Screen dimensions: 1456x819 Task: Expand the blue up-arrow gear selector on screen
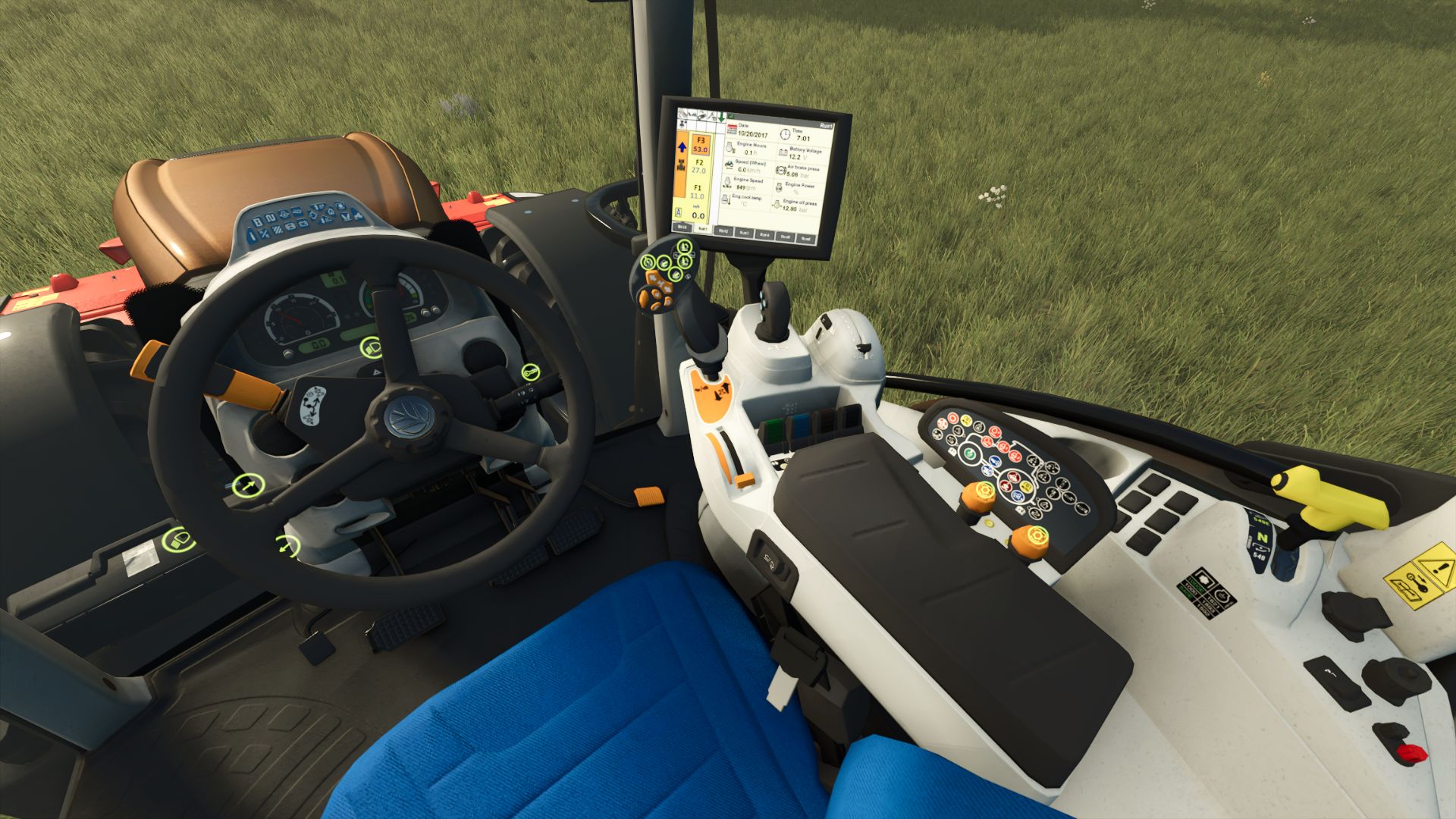pyautogui.click(x=682, y=147)
